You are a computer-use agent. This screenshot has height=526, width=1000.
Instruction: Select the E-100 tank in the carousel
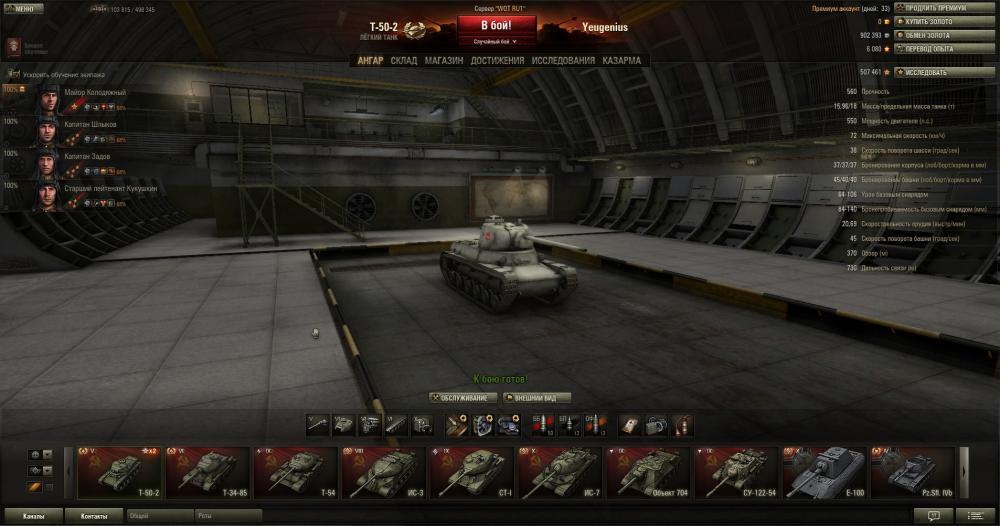point(825,471)
